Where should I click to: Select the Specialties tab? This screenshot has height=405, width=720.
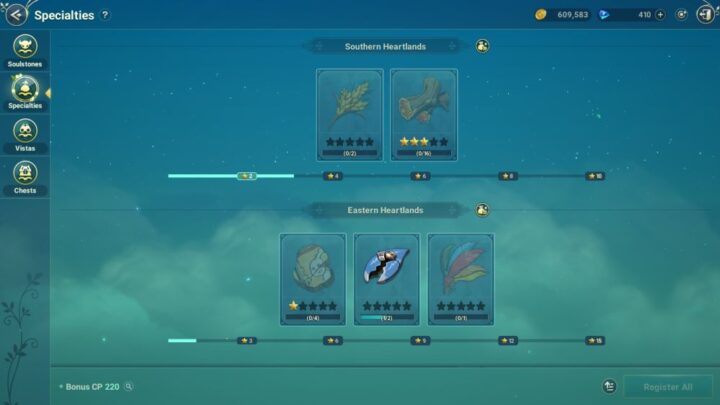pos(25,92)
